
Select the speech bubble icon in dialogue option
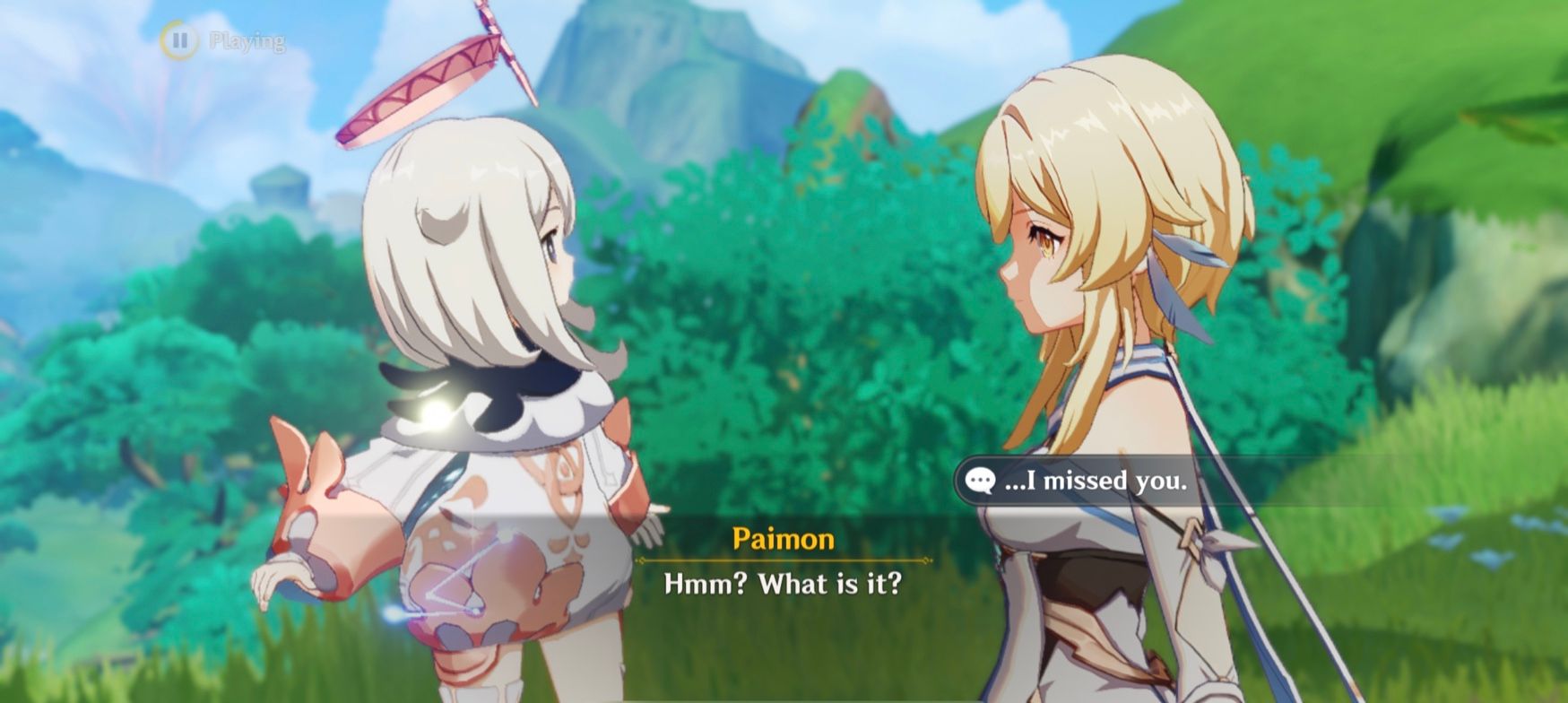pyautogui.click(x=981, y=482)
